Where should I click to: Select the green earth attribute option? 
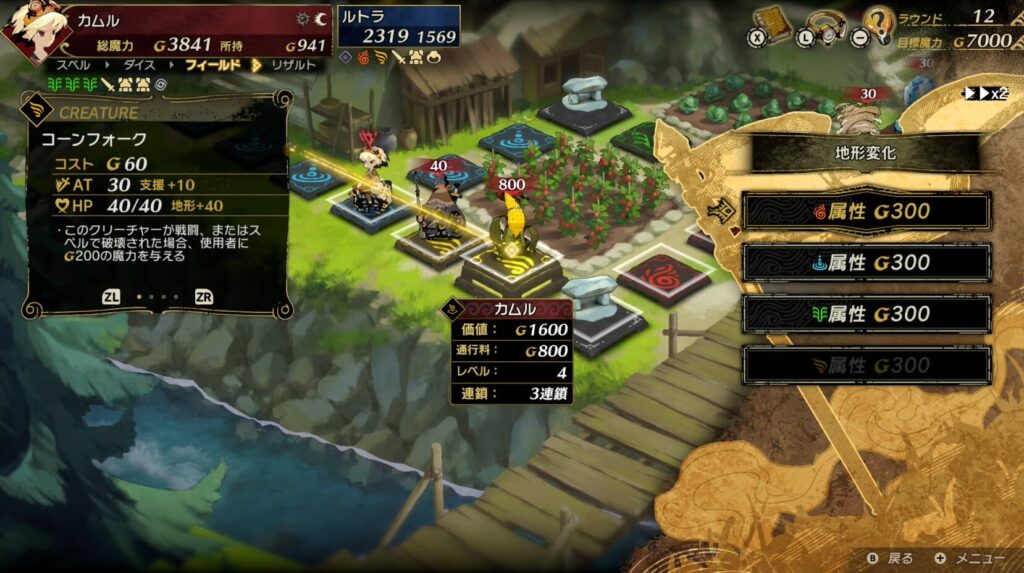[866, 314]
